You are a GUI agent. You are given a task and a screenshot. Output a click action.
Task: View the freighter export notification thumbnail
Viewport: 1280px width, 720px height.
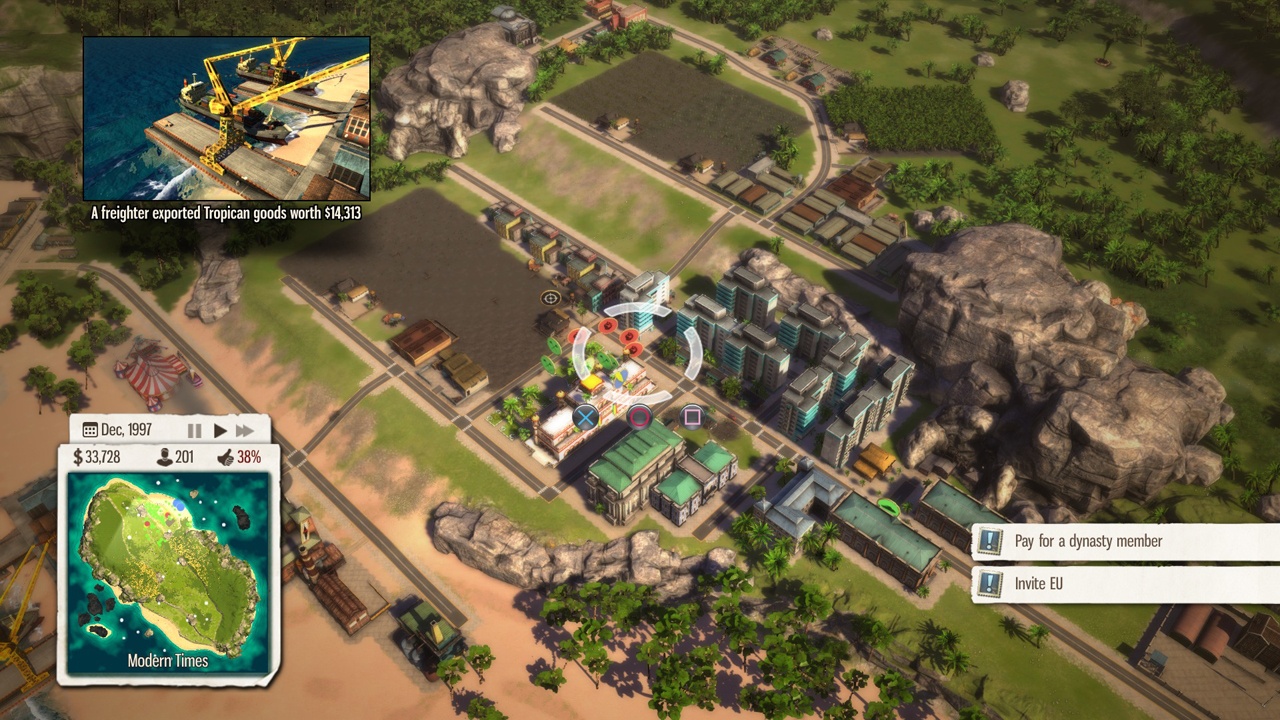226,118
